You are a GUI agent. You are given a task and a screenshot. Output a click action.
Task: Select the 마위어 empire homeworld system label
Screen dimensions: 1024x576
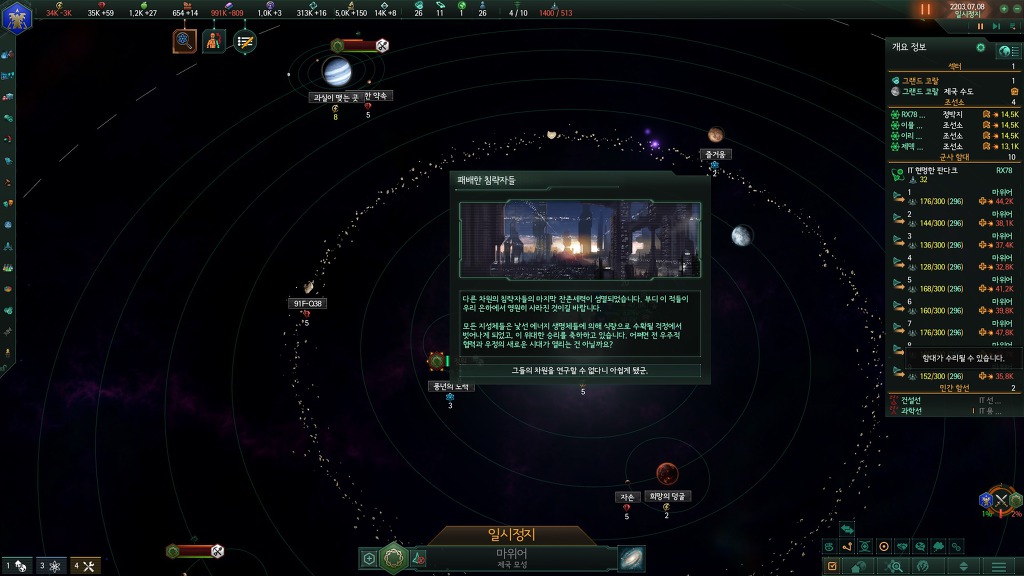512,557
